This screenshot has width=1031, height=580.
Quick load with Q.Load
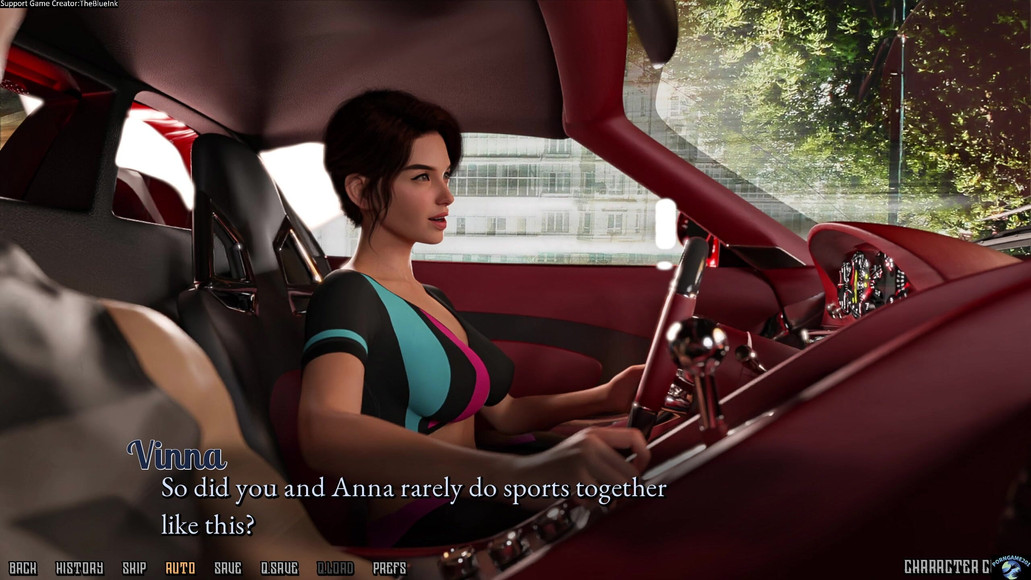click(x=335, y=568)
